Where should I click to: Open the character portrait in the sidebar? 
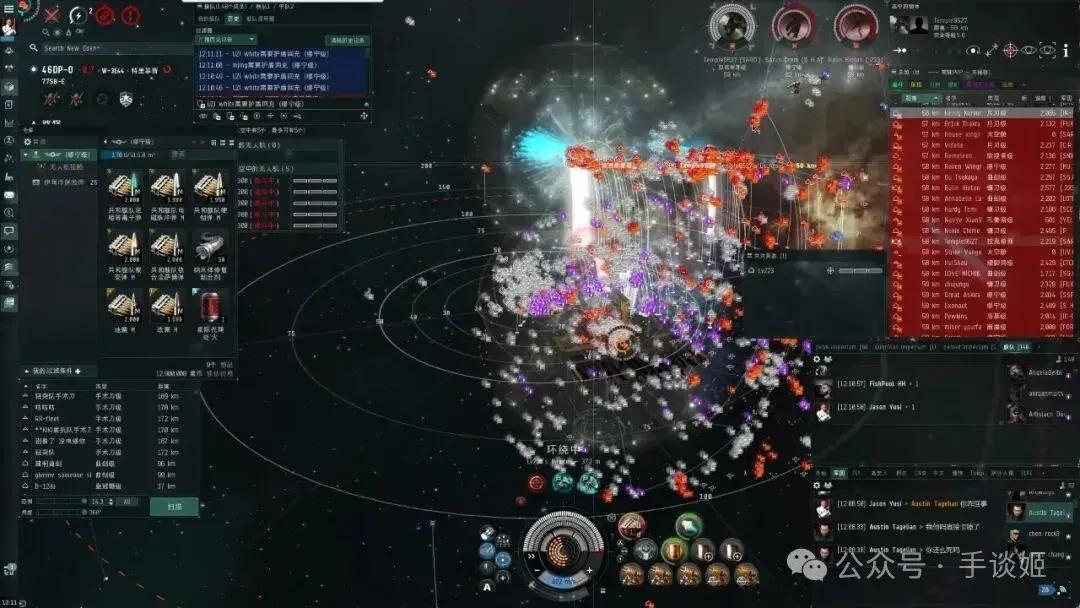(9, 27)
